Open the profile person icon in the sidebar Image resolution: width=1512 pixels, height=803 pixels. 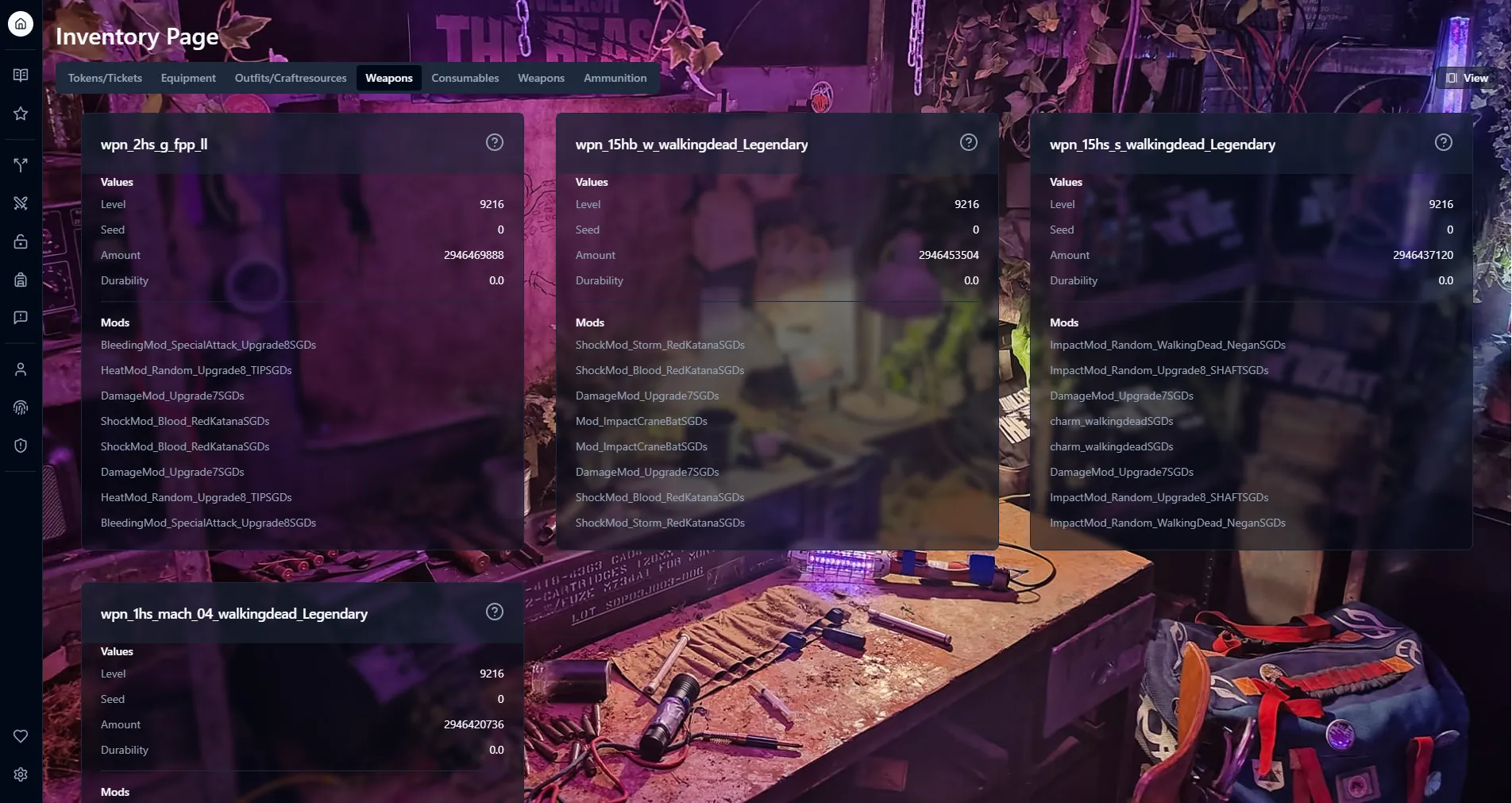(x=20, y=369)
